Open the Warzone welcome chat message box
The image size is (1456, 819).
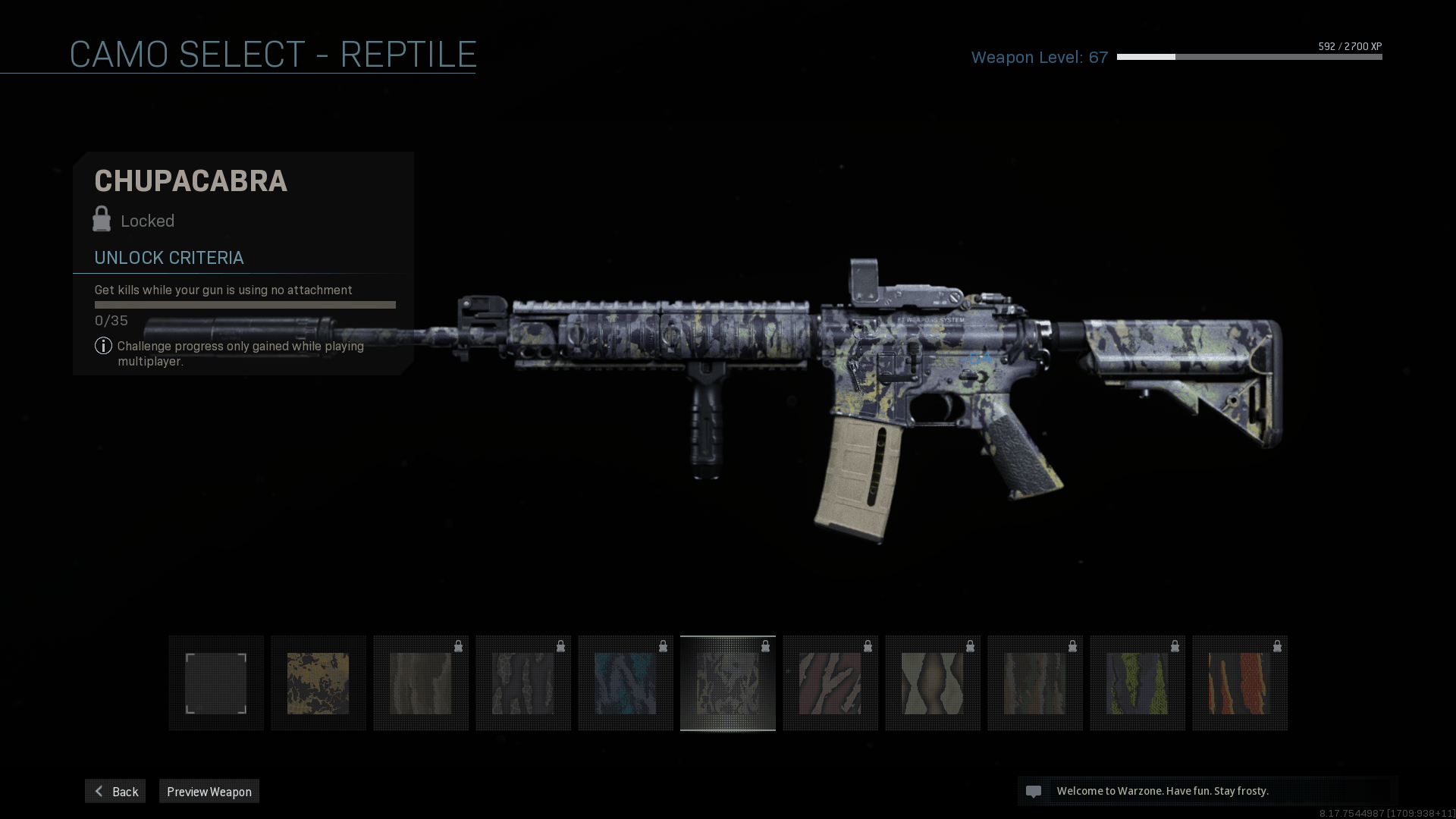[1207, 791]
